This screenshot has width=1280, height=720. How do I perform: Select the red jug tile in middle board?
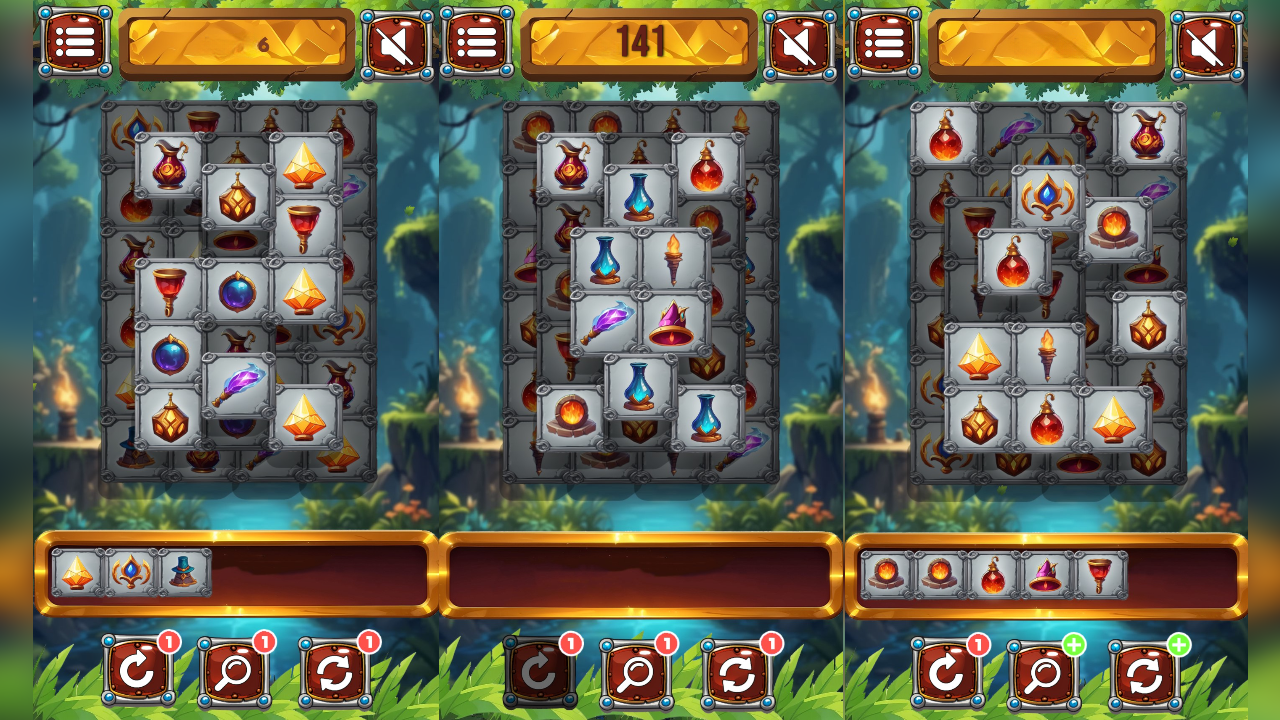tap(572, 170)
